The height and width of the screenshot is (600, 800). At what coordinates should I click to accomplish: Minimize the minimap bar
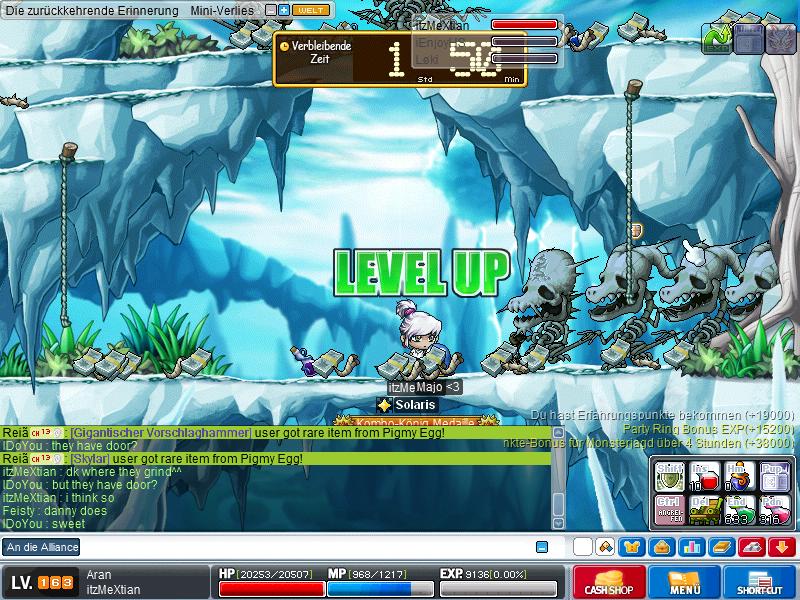(x=271, y=10)
